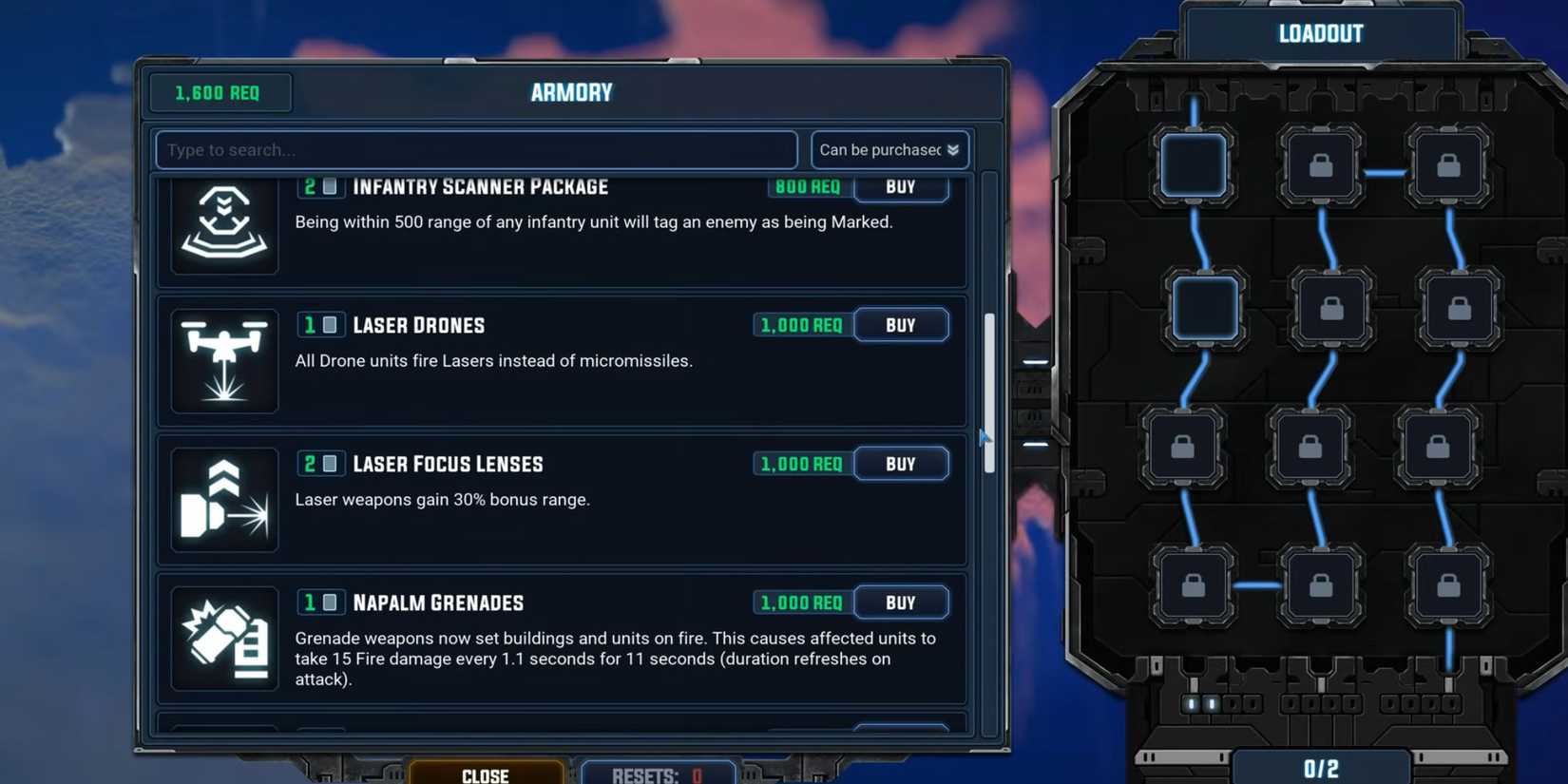
Task: Select the ARMORY header tab
Action: pos(570,92)
